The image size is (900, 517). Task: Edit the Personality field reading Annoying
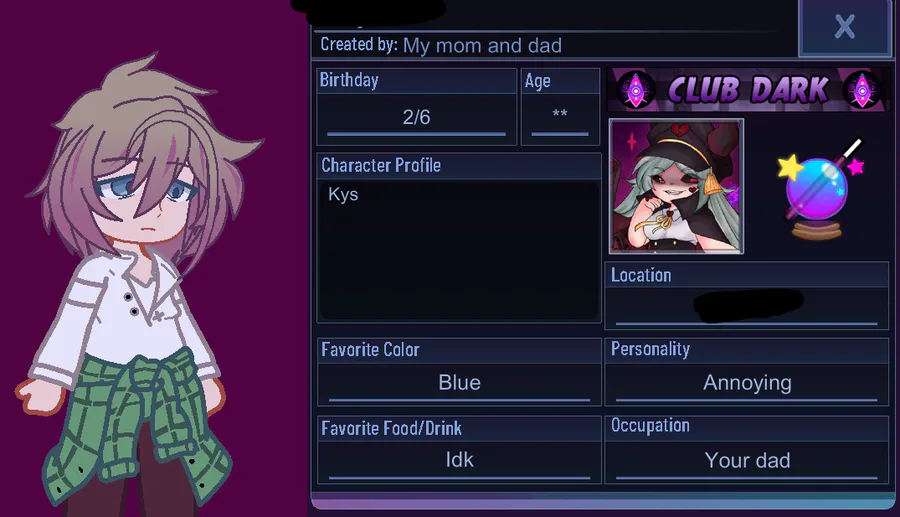[746, 383]
